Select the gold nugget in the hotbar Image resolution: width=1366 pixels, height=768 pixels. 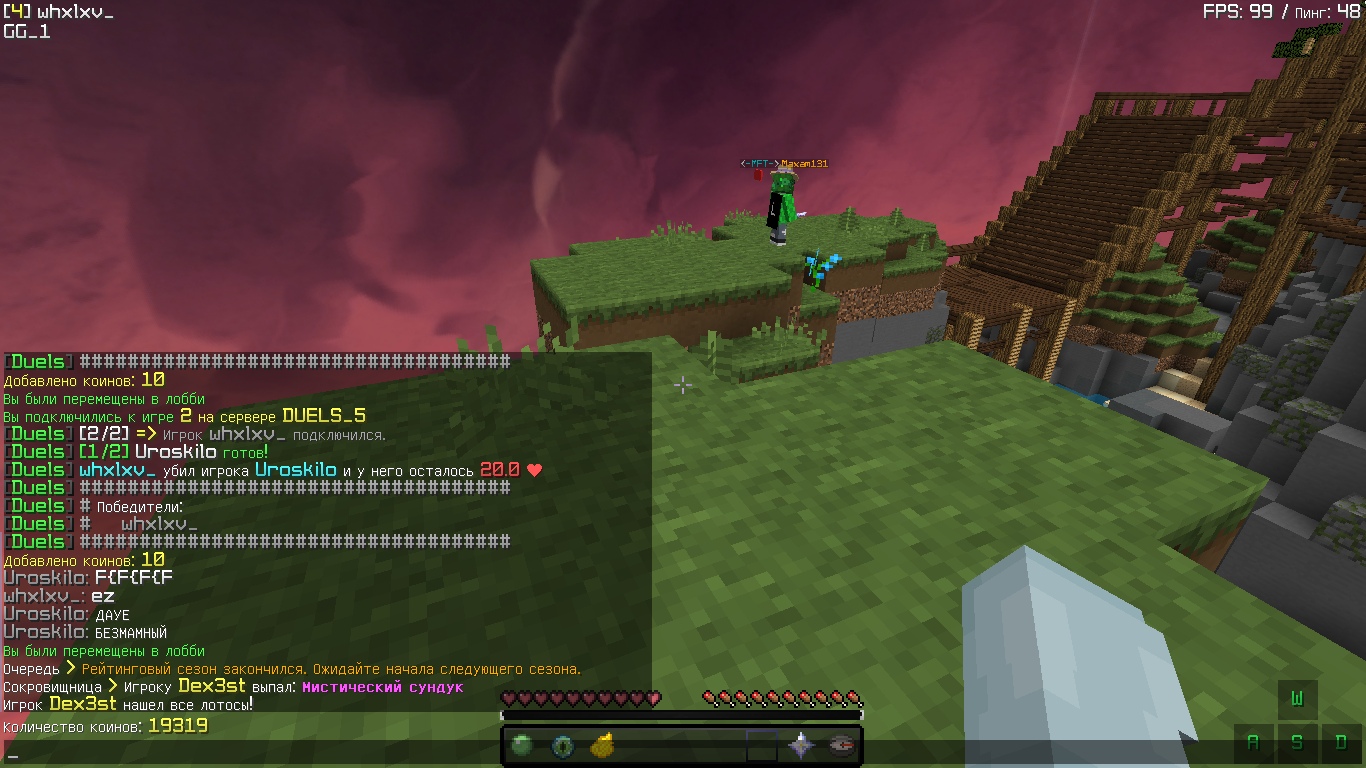[x=601, y=744]
